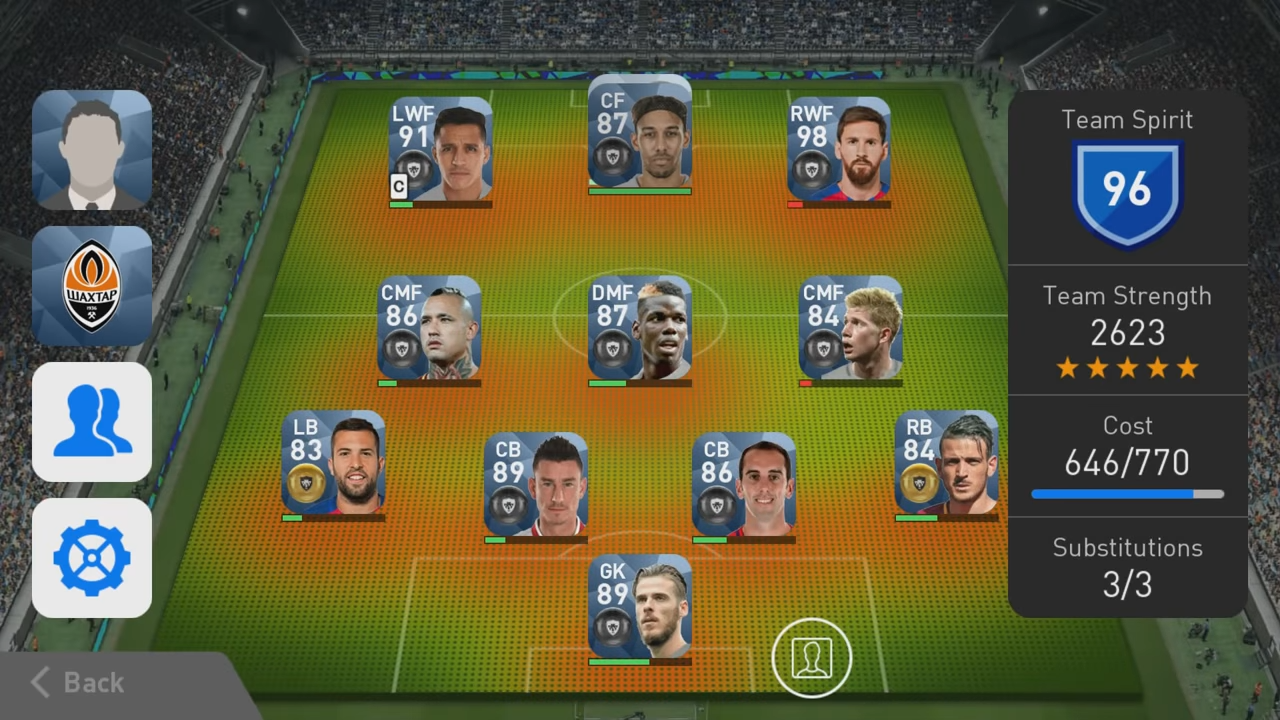Click the Team Spirit shield icon
1280x720 pixels.
point(1127,190)
